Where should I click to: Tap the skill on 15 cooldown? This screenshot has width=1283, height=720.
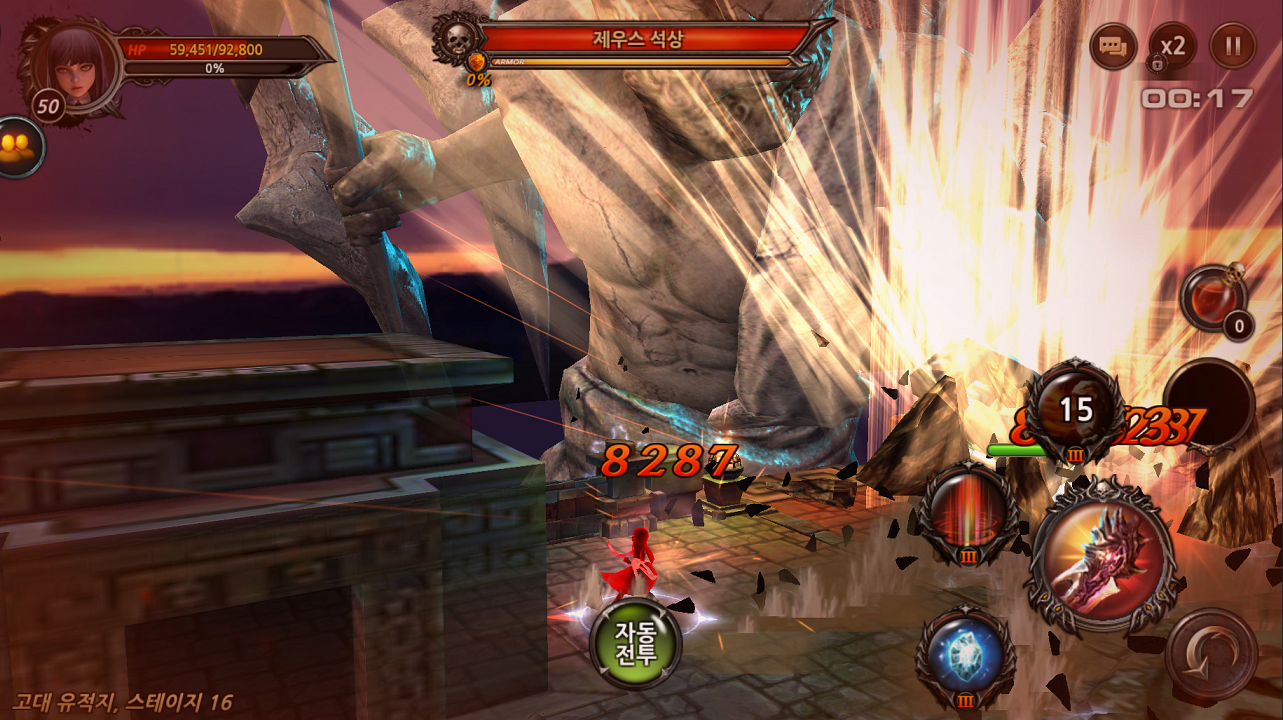click(x=1076, y=410)
